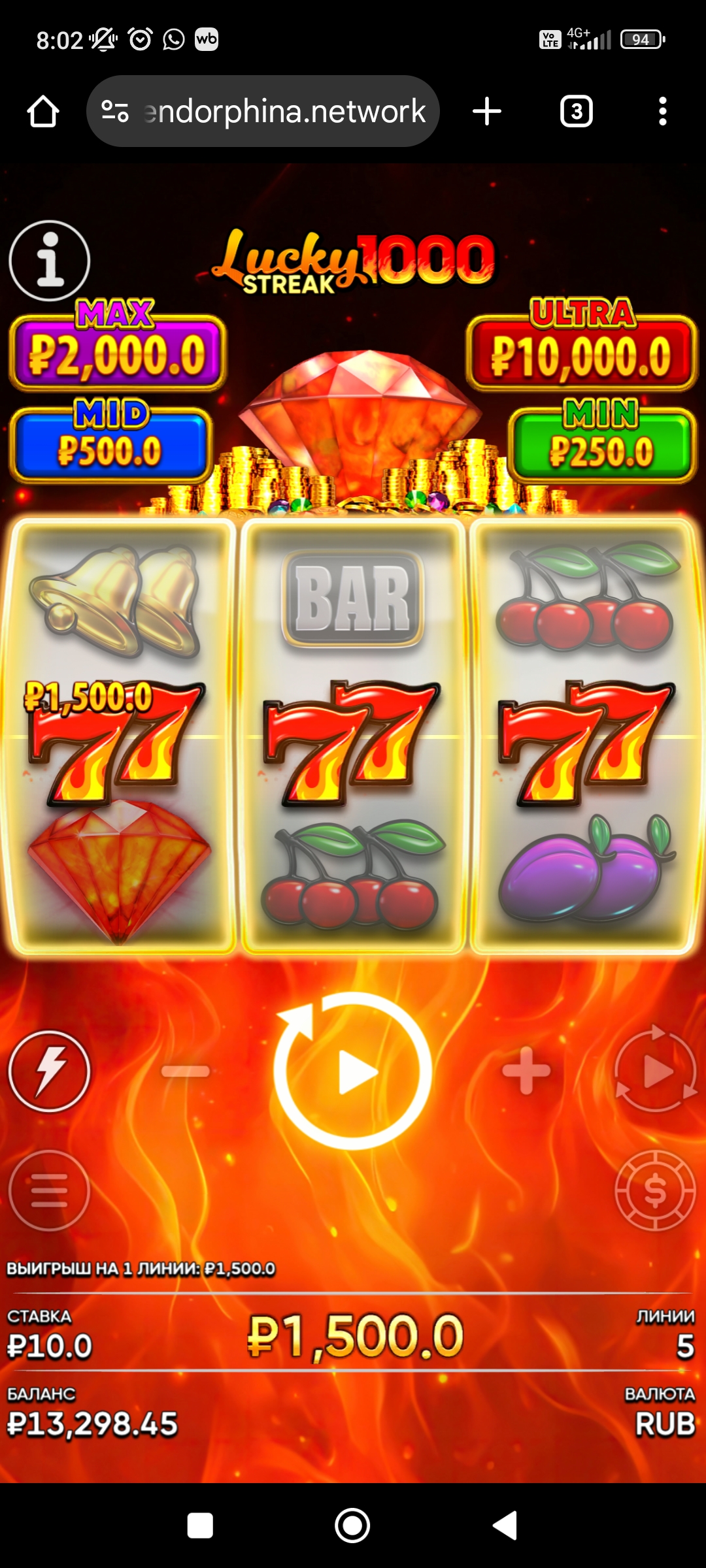Increase the bet with the plus button
Screen dimensions: 706x1568
[526, 1071]
